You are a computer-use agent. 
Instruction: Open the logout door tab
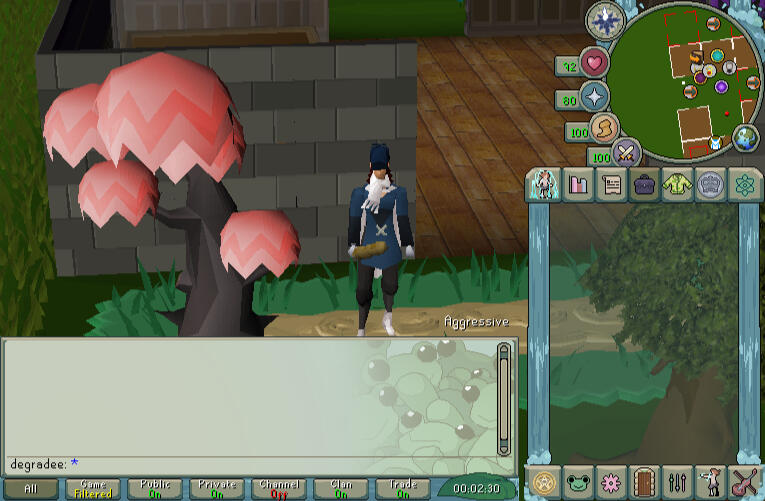[645, 482]
